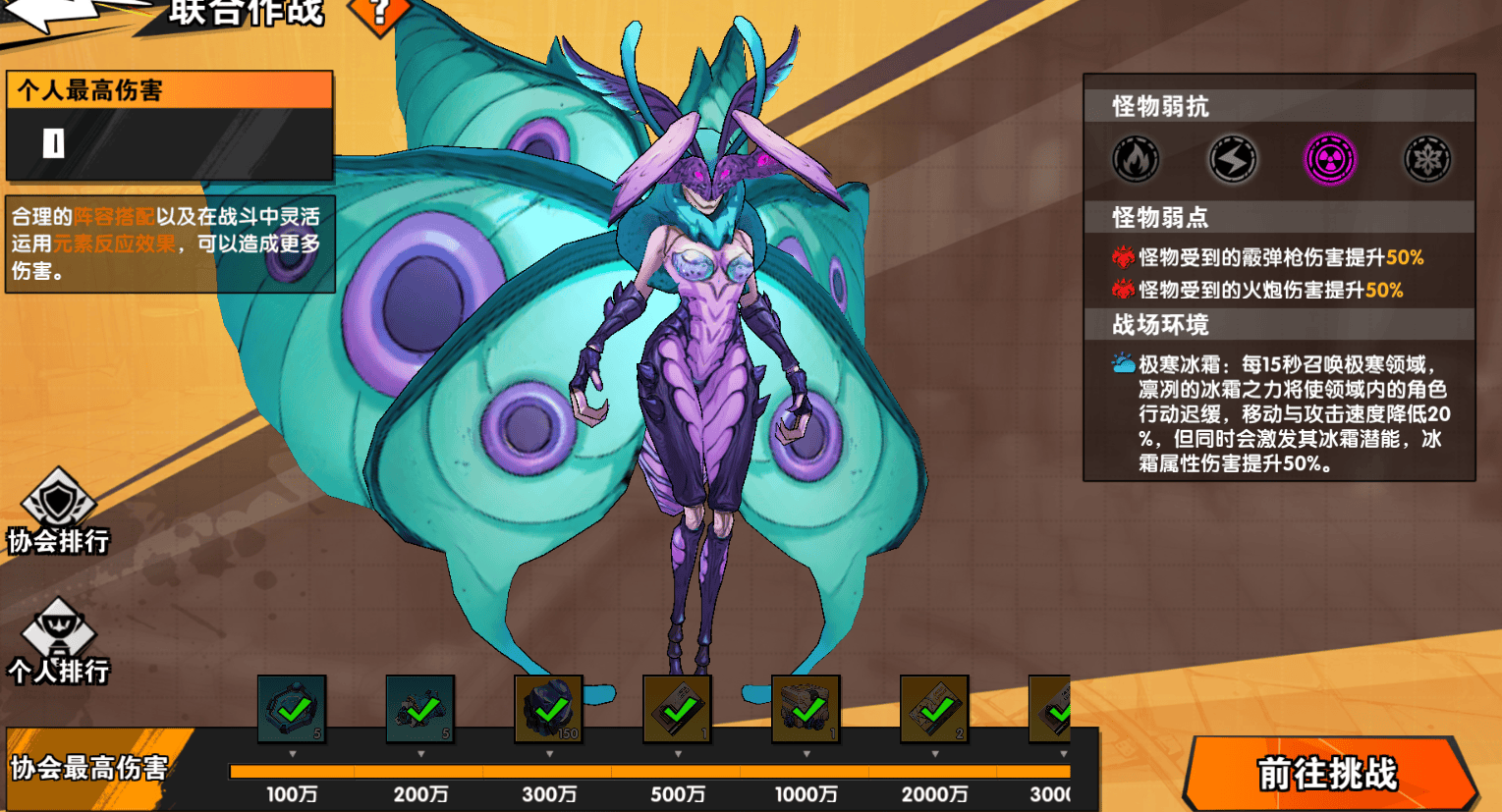Select the lightning resistance icon

click(x=1232, y=159)
